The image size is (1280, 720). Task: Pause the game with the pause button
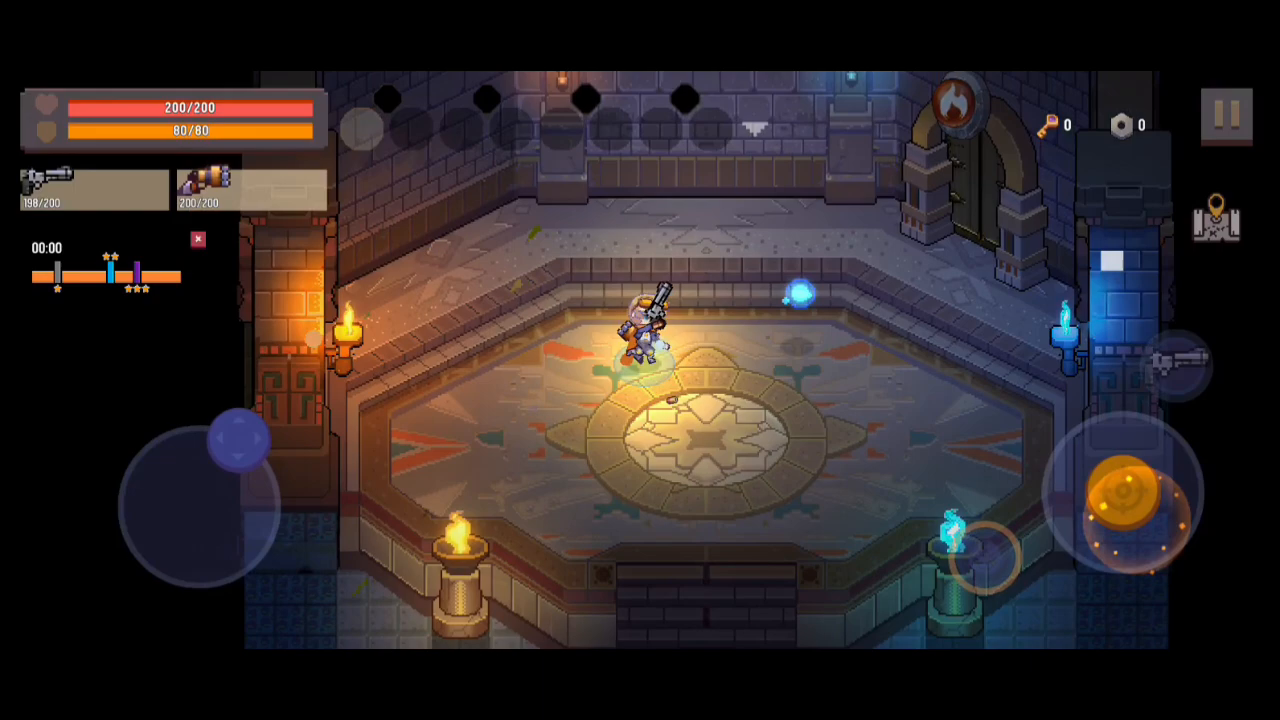[x=1227, y=115]
